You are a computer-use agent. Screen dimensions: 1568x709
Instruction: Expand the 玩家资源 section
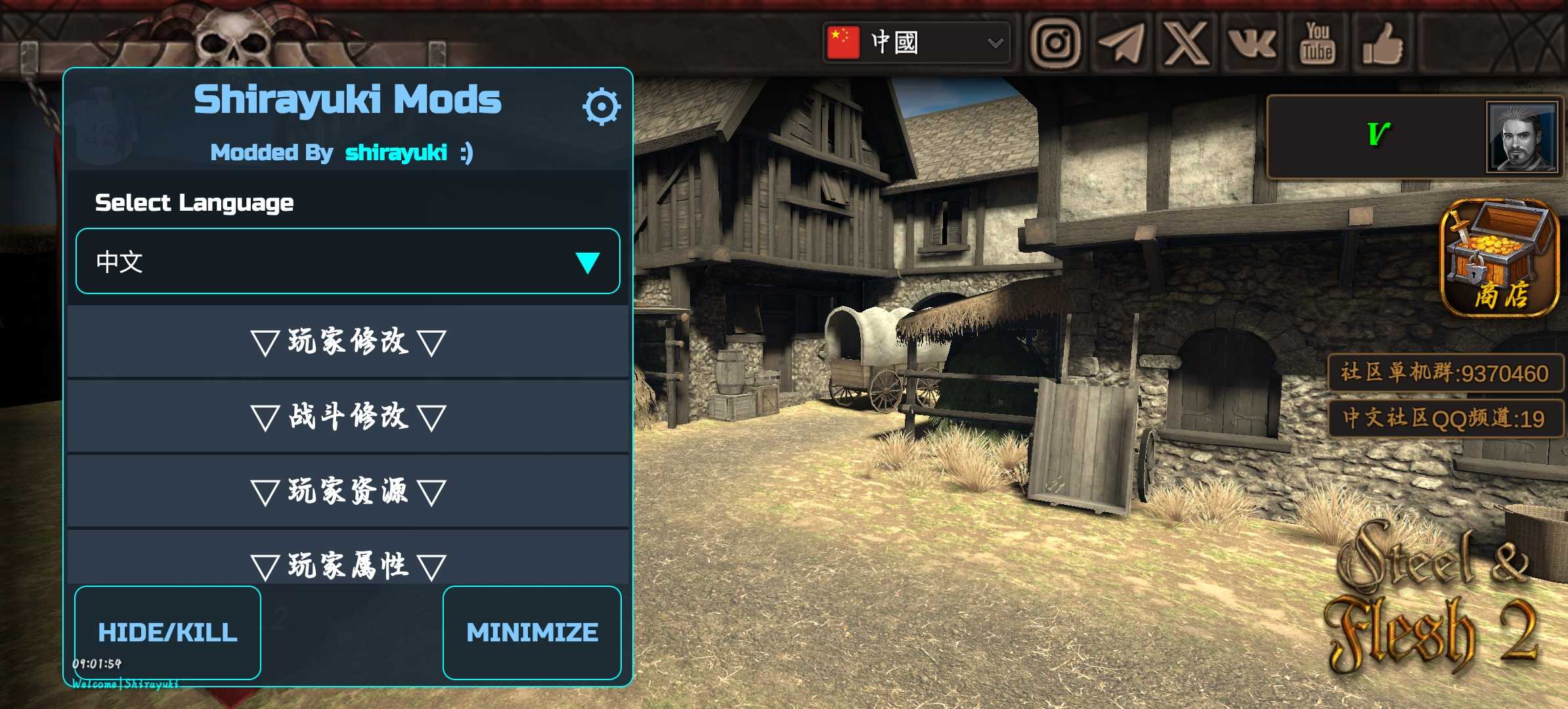(347, 491)
